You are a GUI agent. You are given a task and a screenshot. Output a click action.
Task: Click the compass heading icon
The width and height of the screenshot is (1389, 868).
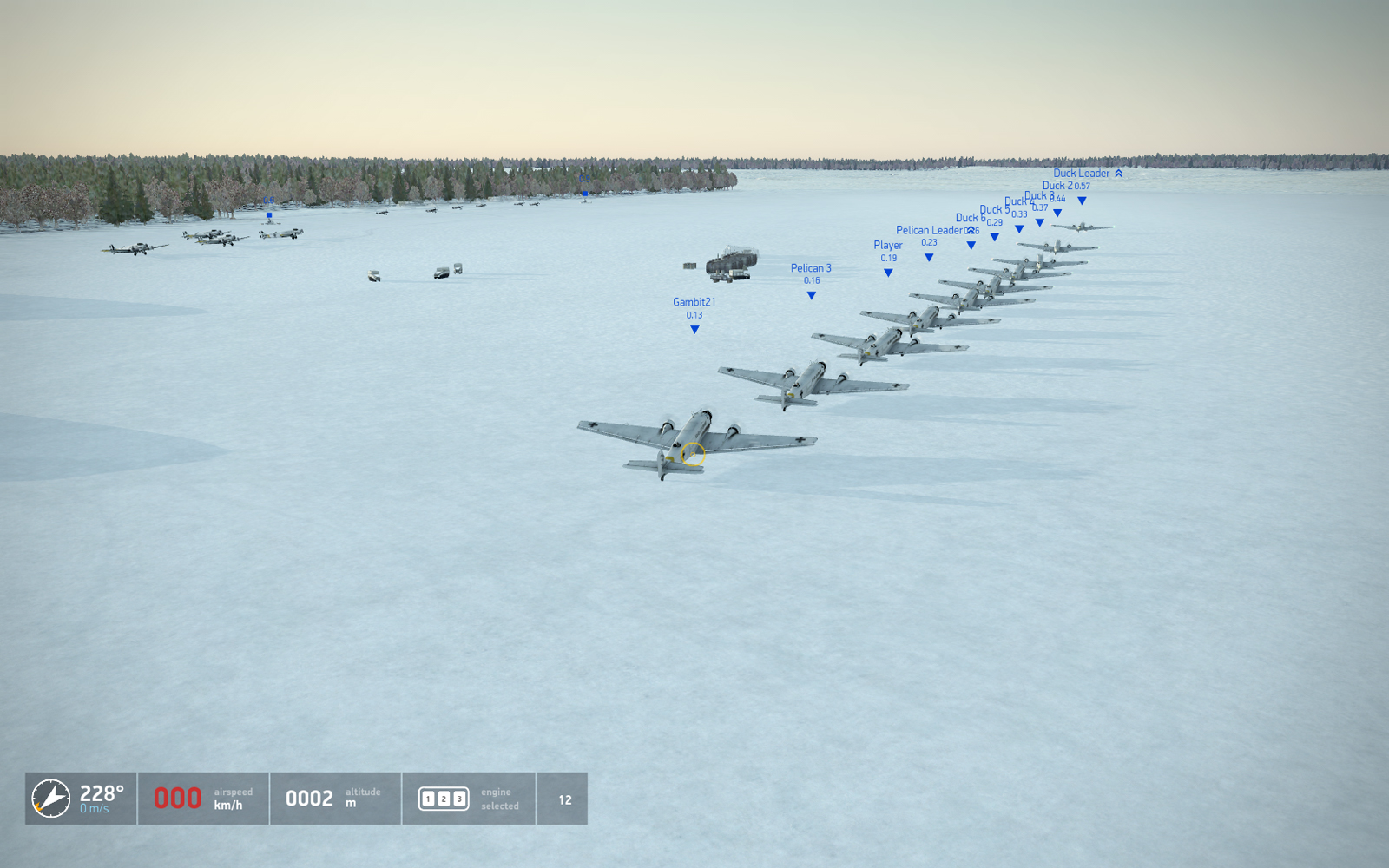tap(51, 799)
